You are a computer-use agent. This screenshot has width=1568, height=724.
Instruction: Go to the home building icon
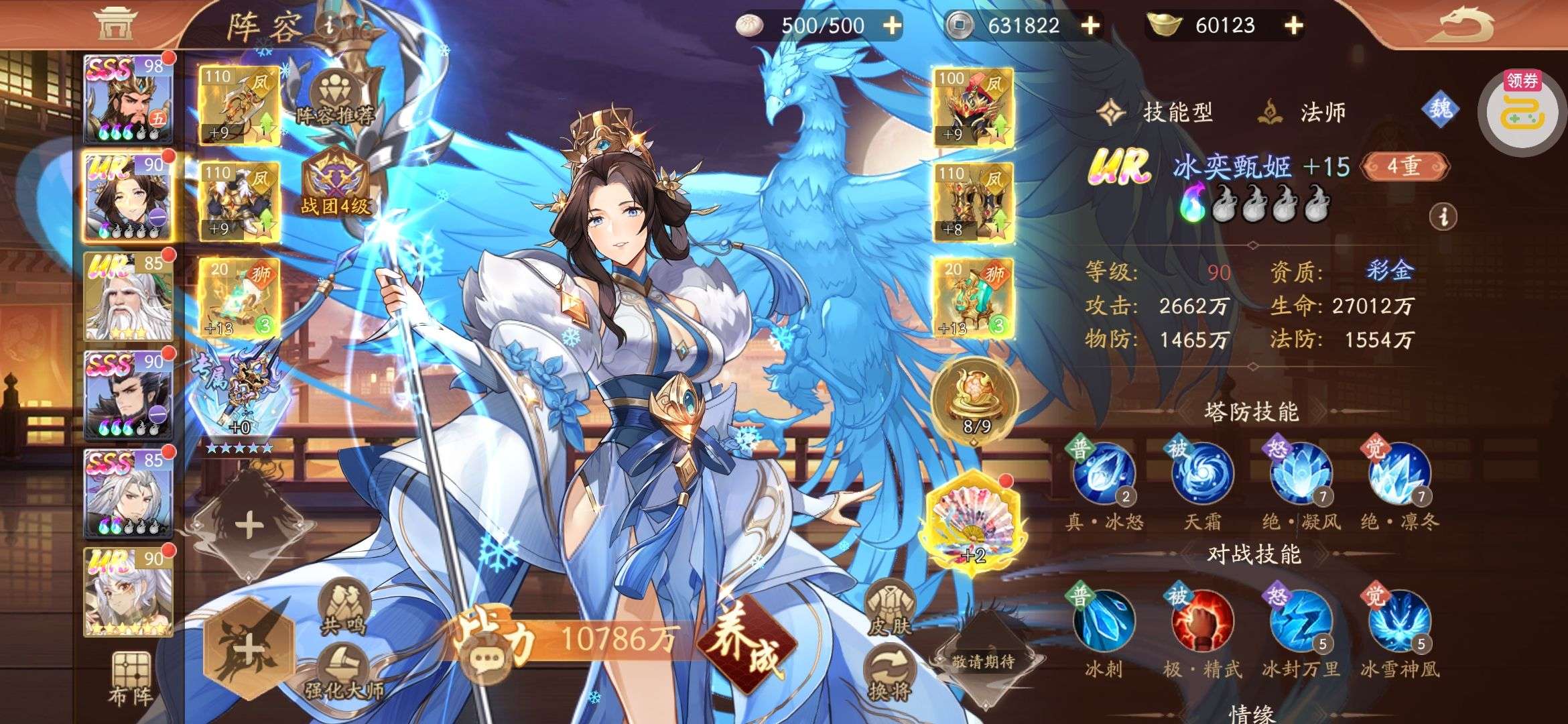pos(115,24)
